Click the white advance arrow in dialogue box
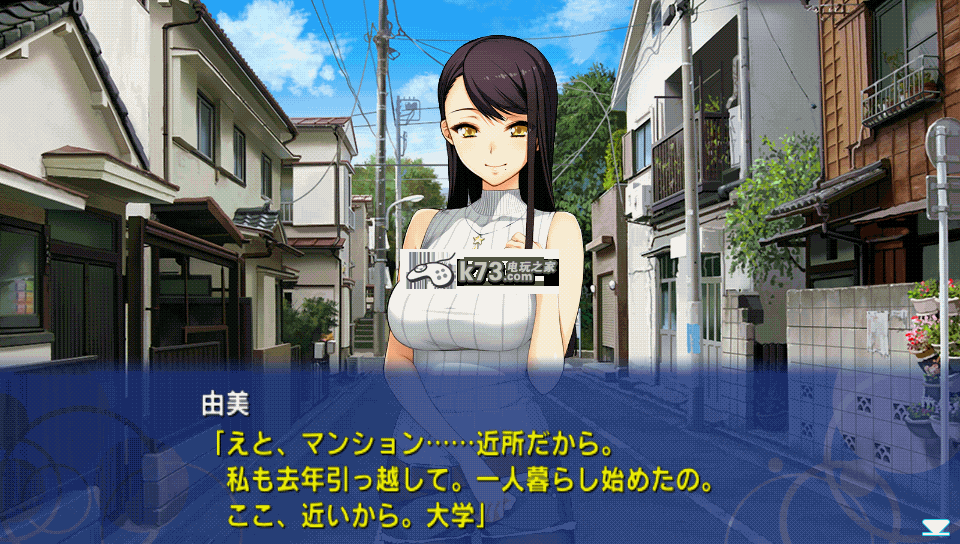 pos(936,527)
